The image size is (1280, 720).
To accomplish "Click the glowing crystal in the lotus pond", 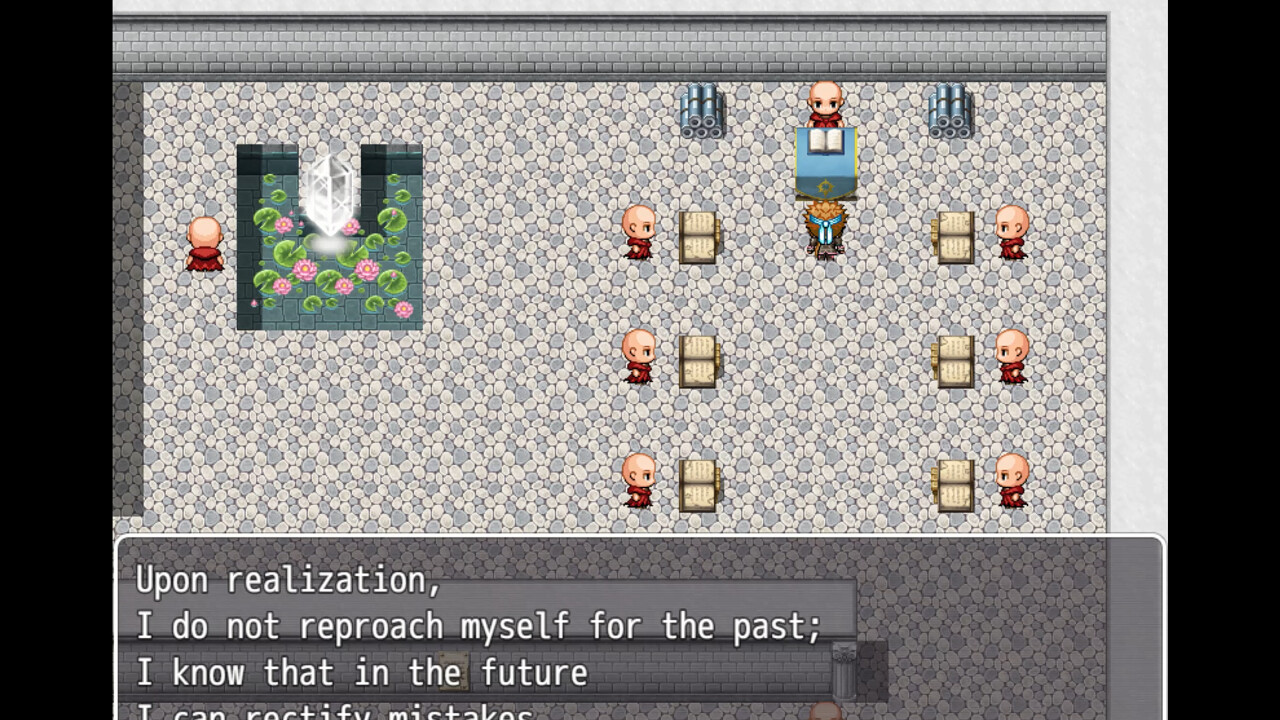I will point(330,195).
